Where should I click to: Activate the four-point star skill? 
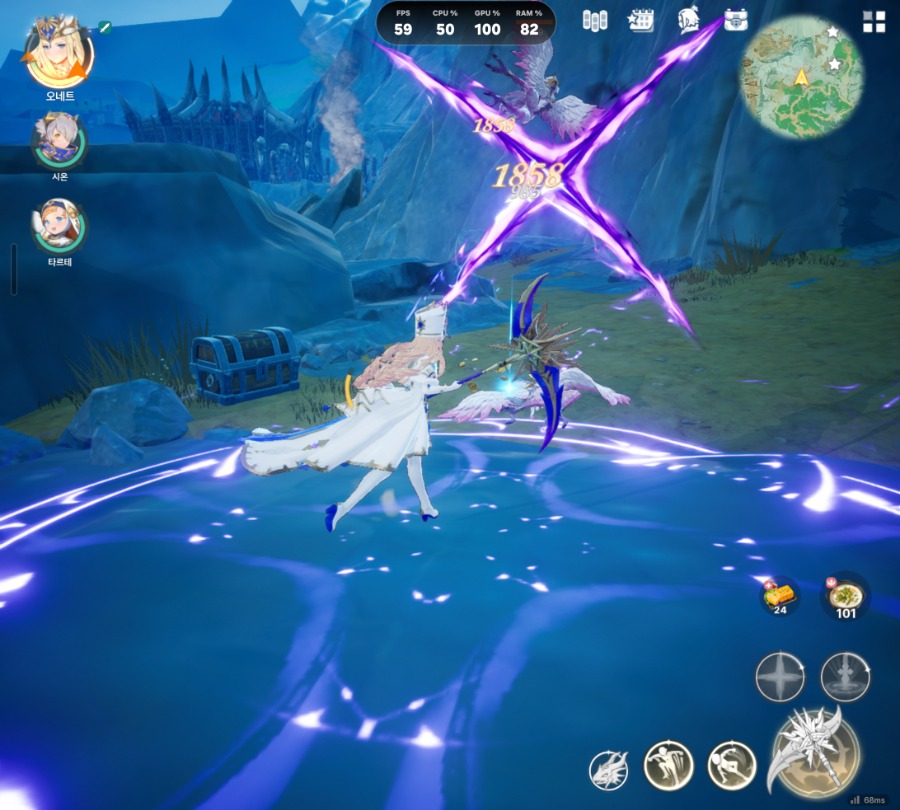(x=780, y=678)
